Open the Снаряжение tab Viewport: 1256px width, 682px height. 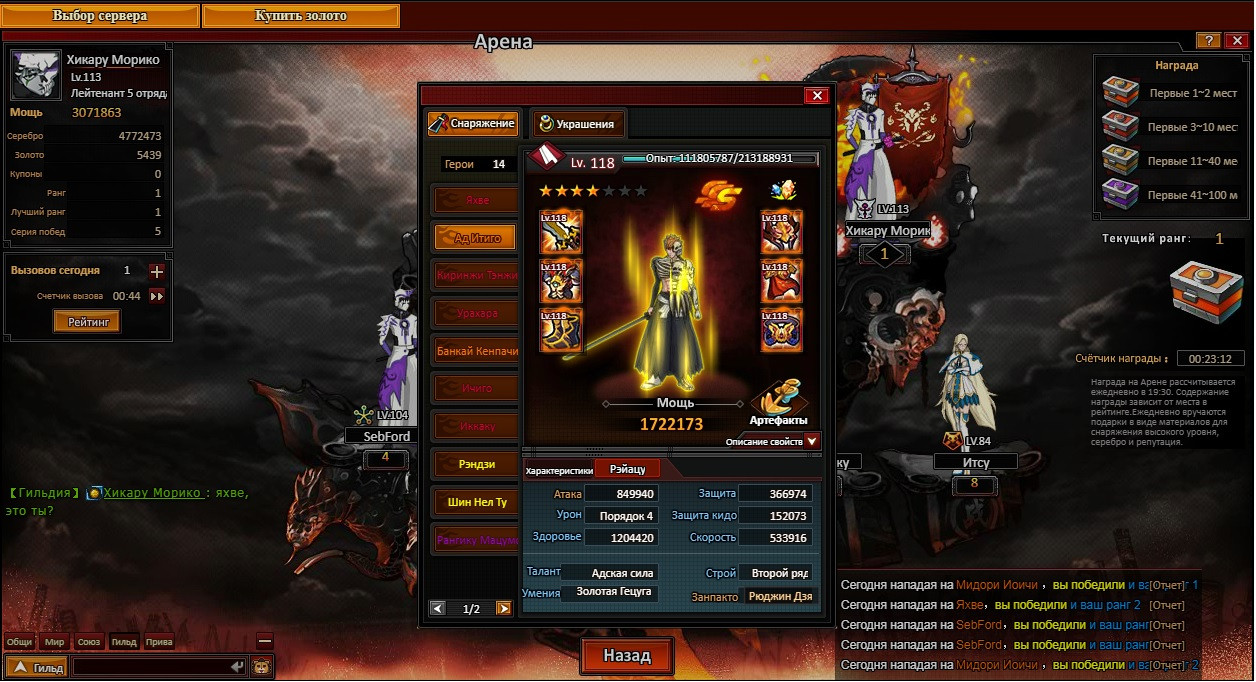click(x=473, y=124)
